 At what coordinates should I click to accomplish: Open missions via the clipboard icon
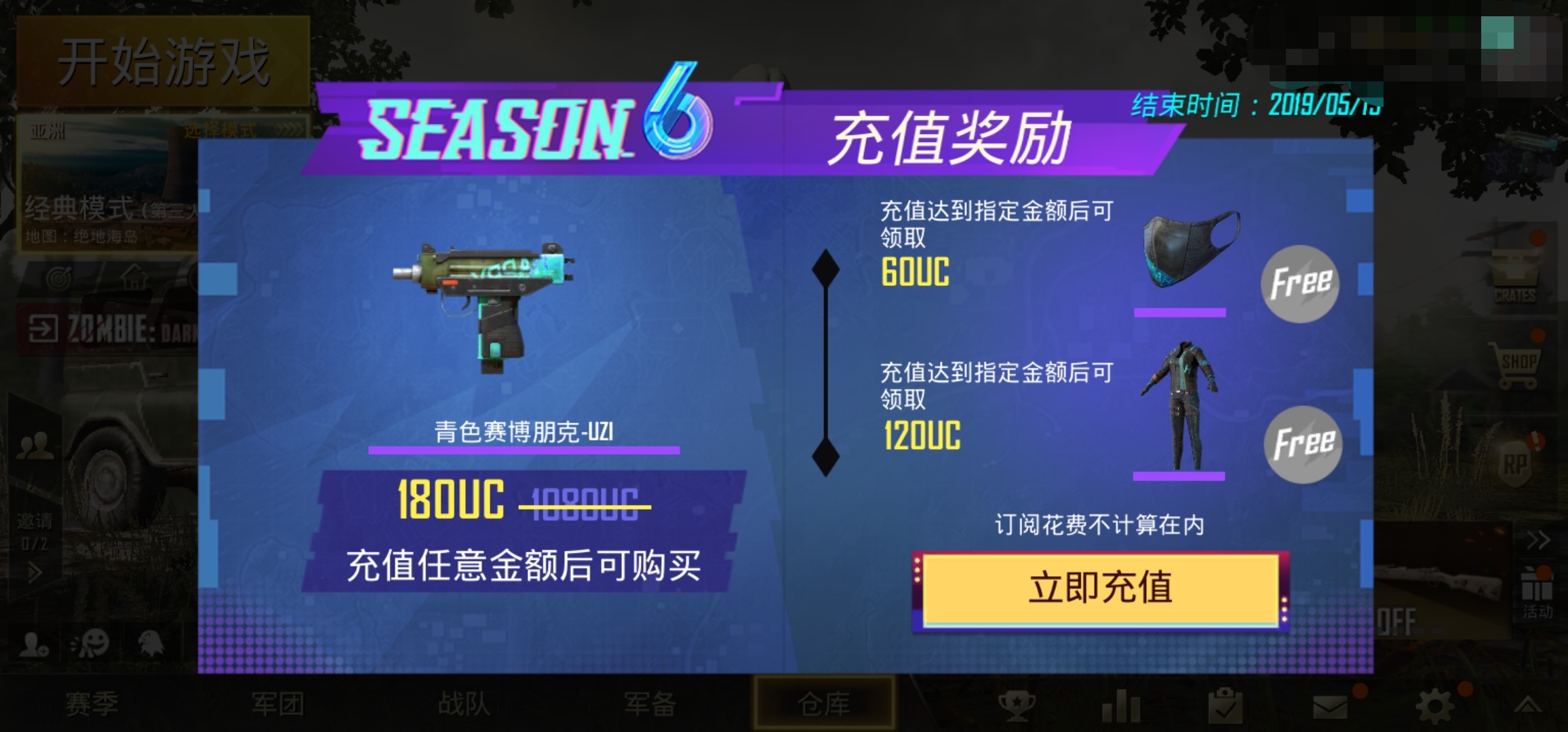tap(1226, 705)
